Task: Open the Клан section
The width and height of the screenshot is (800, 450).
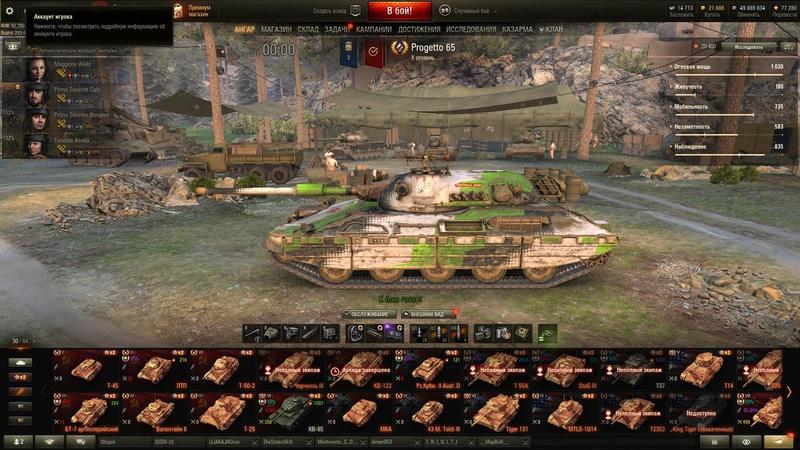Action: [553, 30]
